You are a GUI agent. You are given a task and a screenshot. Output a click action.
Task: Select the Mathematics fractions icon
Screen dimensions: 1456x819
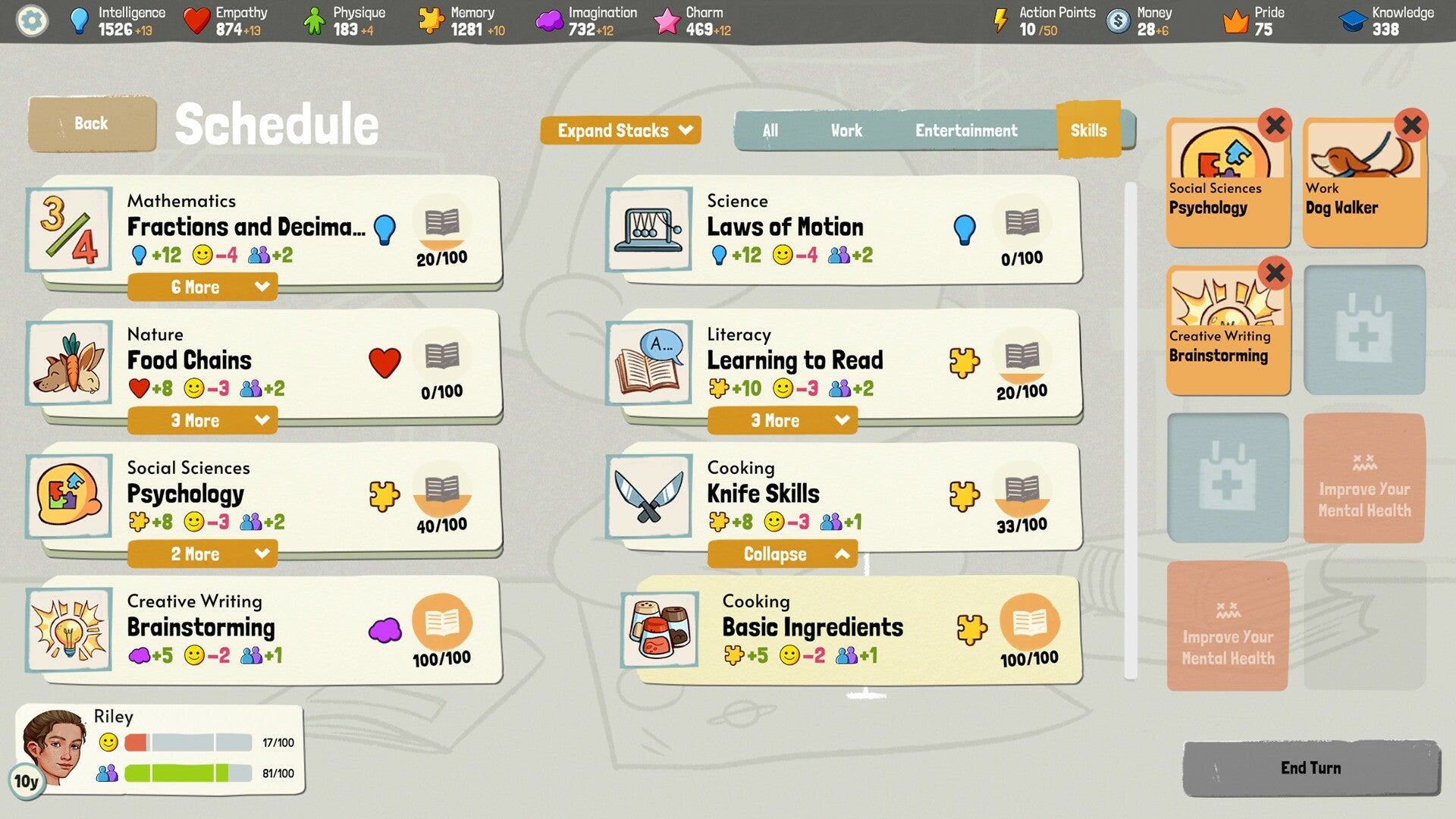click(x=68, y=230)
